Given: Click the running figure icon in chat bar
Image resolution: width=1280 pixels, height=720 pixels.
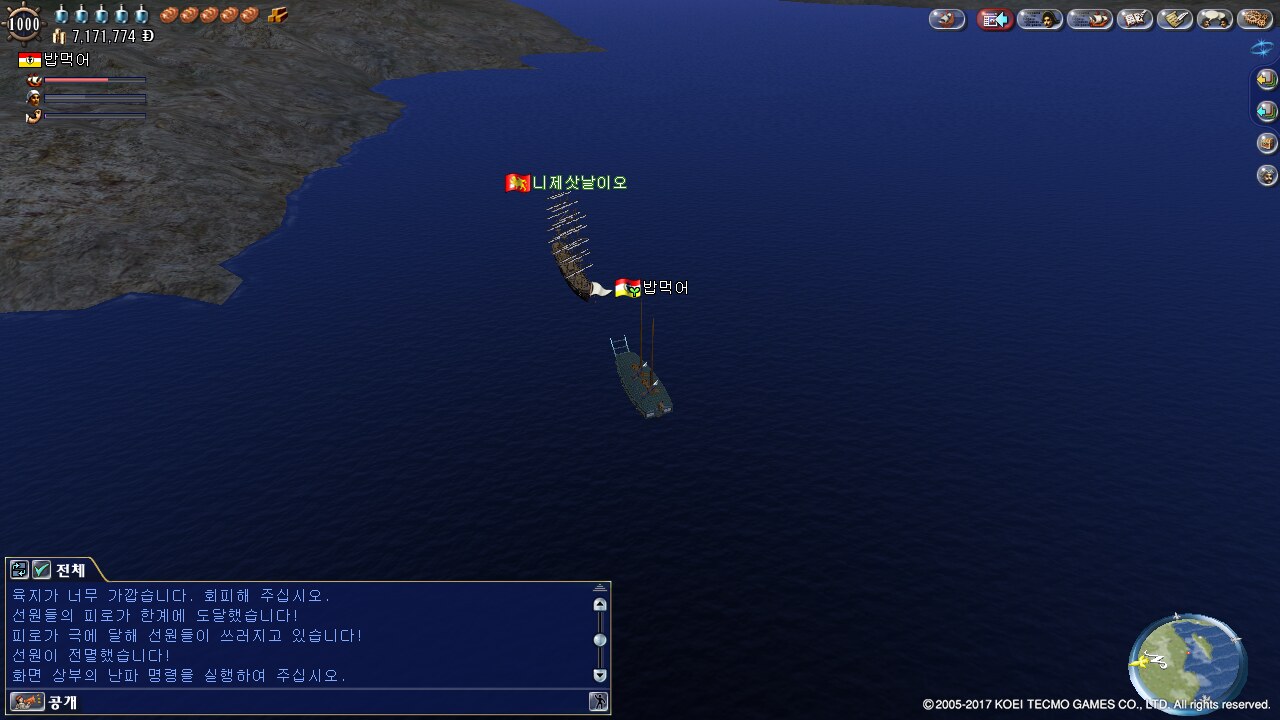Looking at the screenshot, I should pos(598,702).
